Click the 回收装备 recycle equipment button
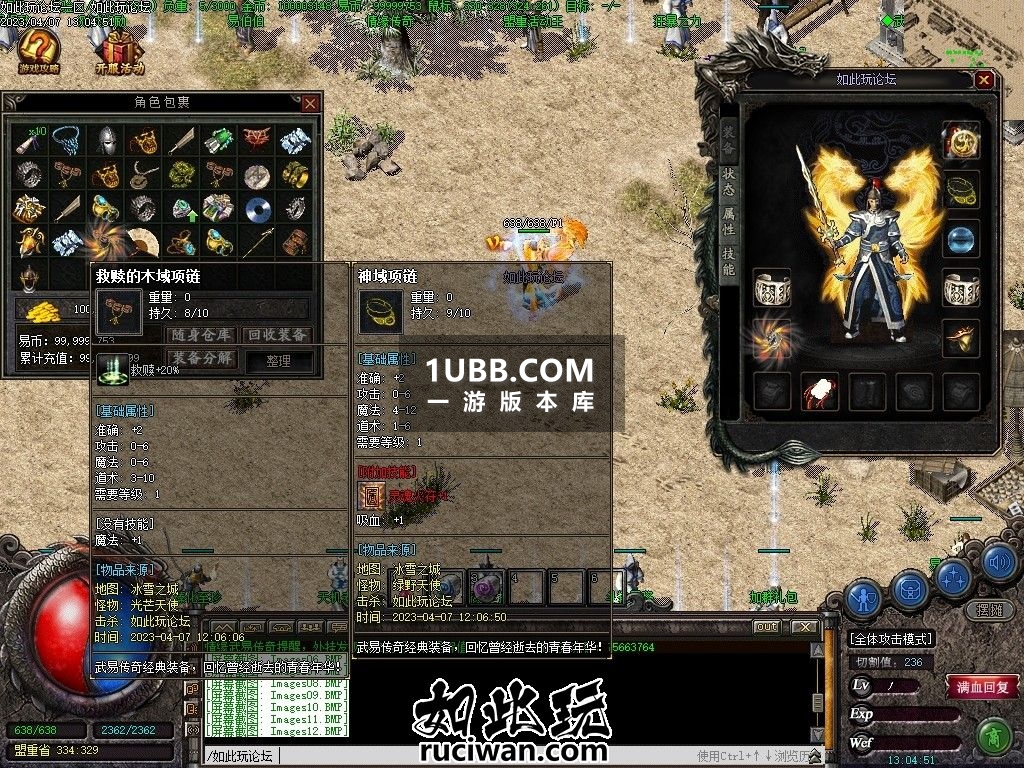Viewport: 1024px width, 768px height. (x=277, y=335)
